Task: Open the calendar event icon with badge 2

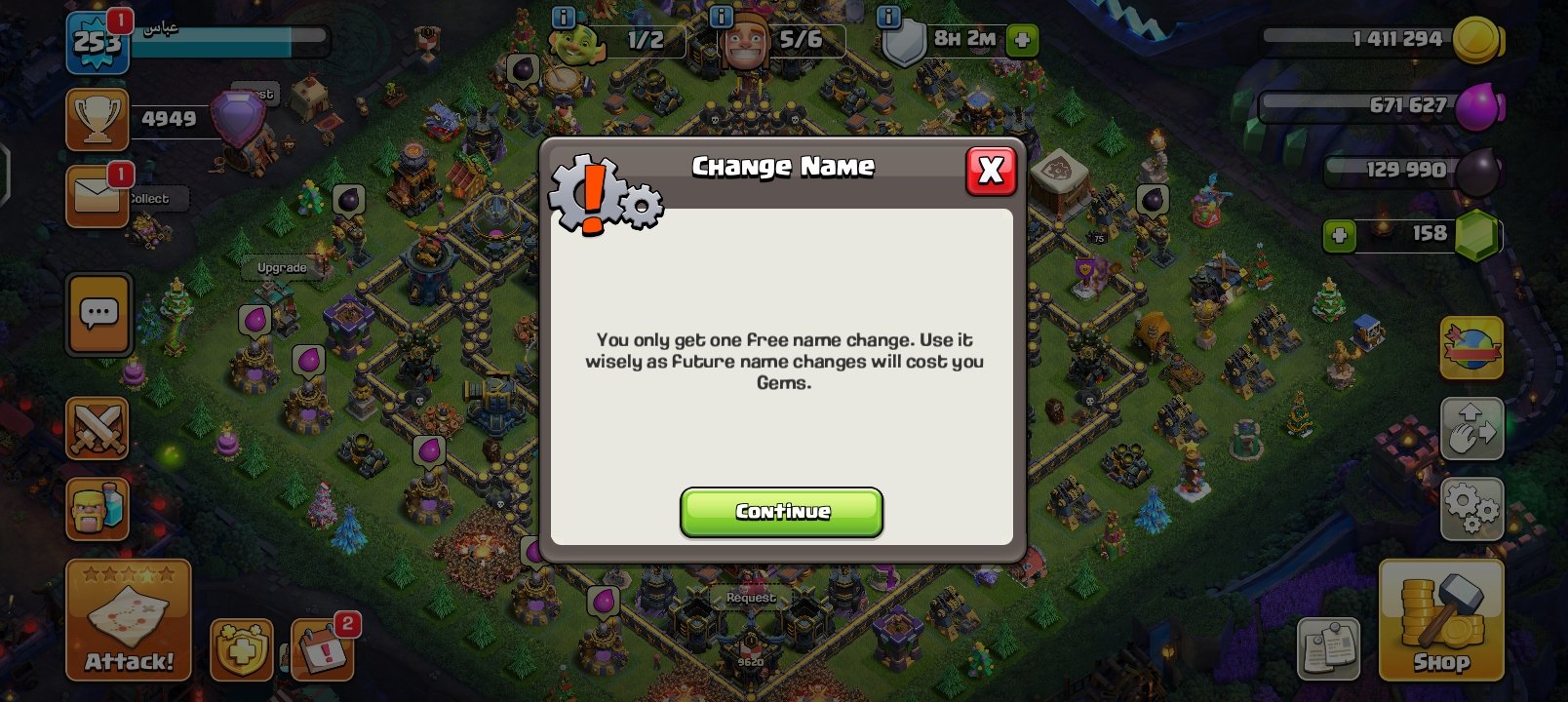Action: (322, 651)
